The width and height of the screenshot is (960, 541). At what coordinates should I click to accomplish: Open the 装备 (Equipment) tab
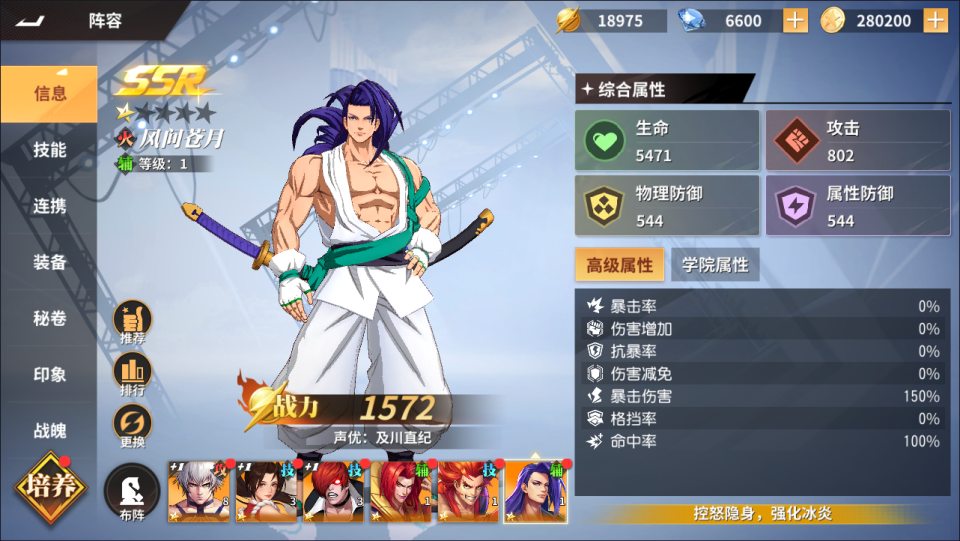[x=49, y=262]
